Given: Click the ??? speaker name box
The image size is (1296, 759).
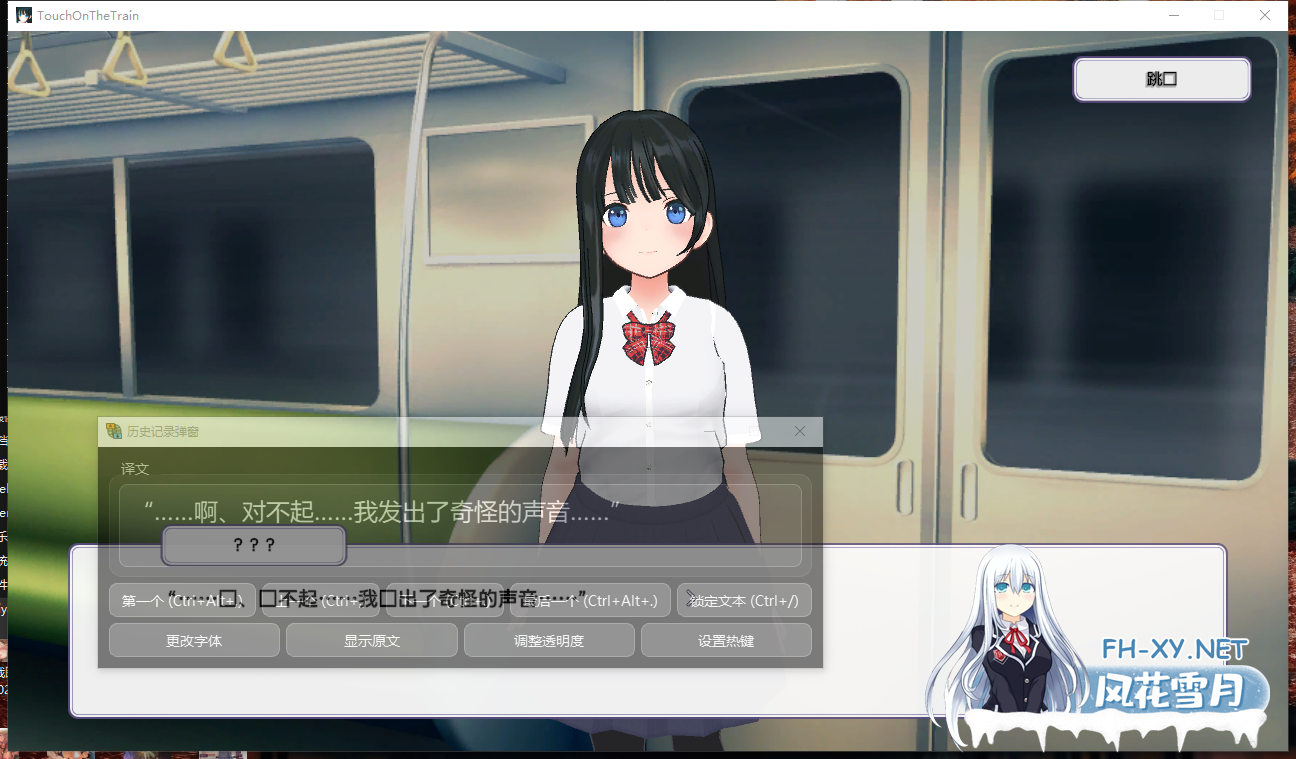Looking at the screenshot, I should pos(253,546).
